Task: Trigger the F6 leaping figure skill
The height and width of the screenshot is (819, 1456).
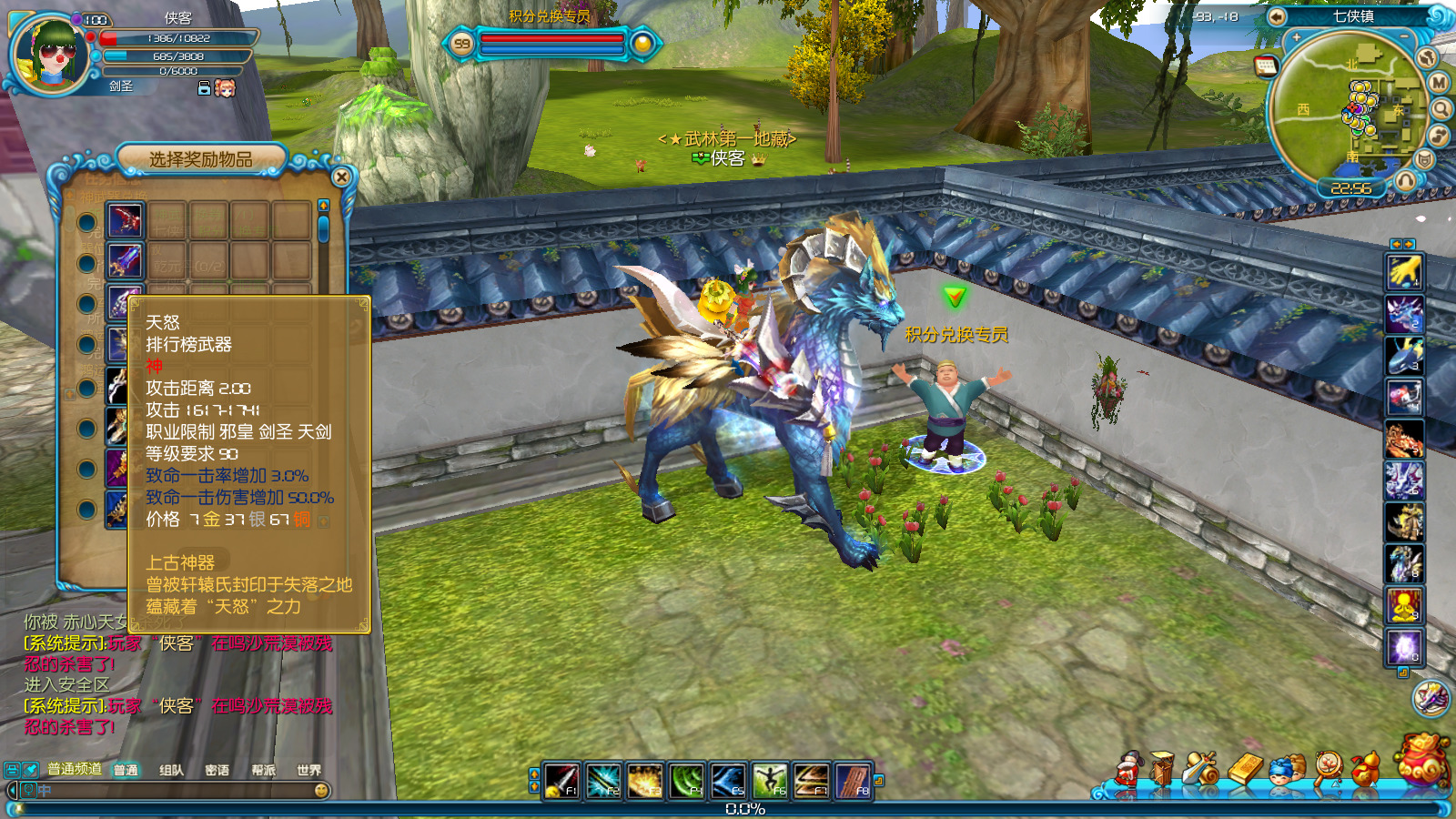Action: (770, 781)
